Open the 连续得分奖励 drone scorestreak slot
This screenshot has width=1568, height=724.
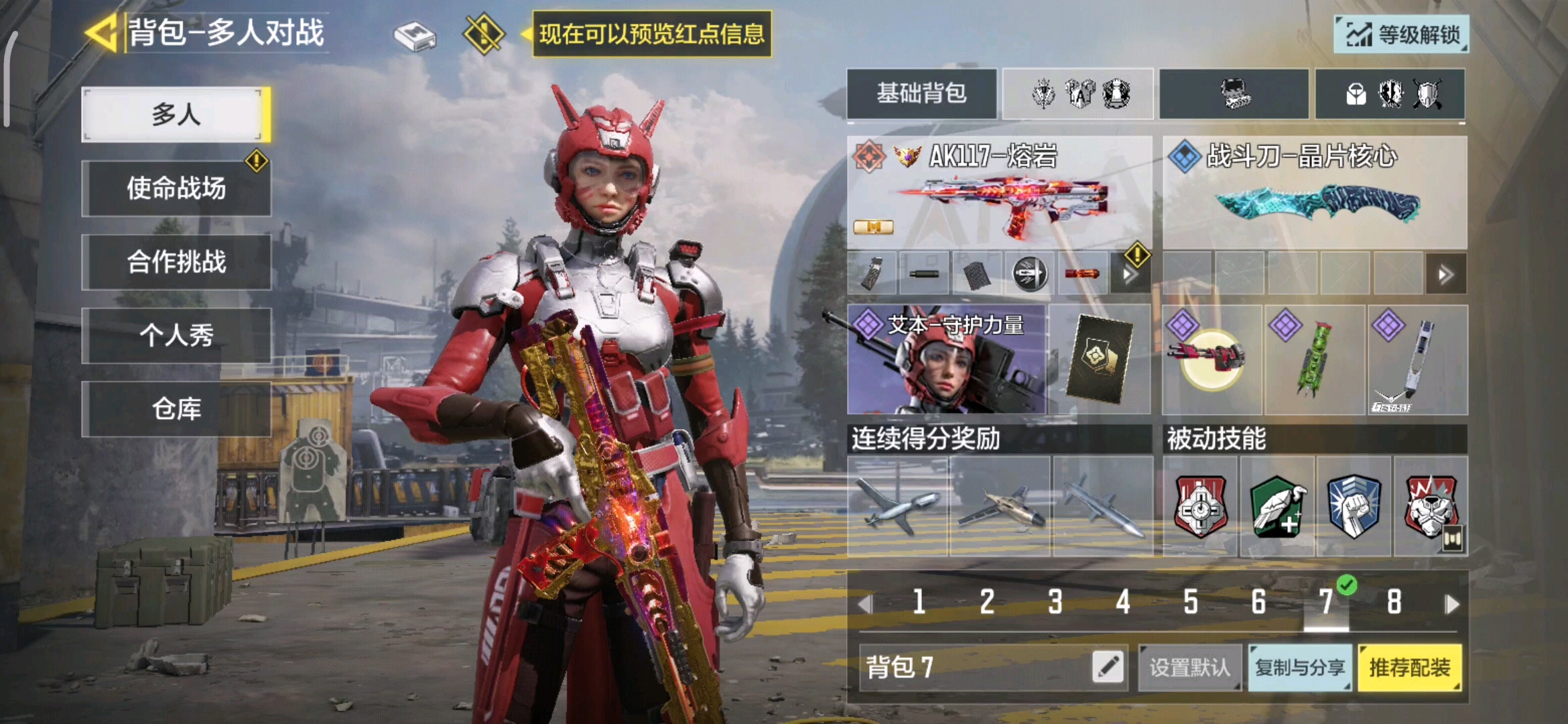point(898,507)
